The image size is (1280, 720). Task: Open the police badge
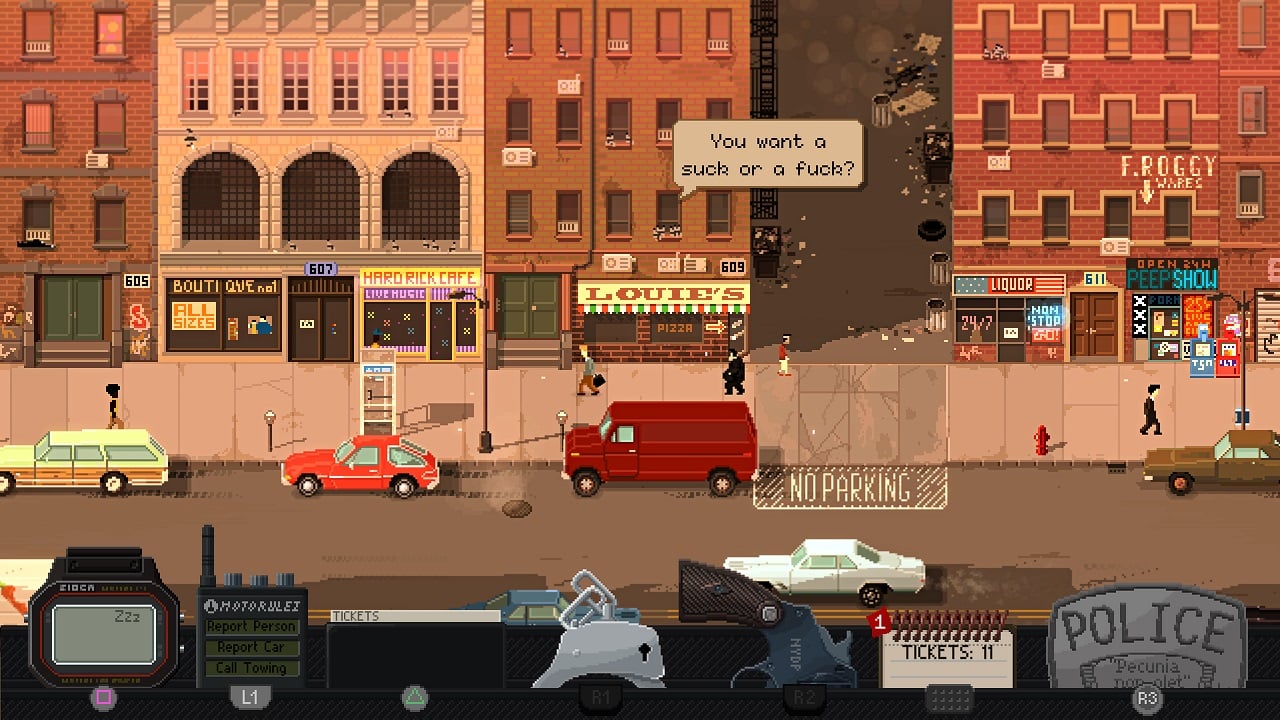1147,640
